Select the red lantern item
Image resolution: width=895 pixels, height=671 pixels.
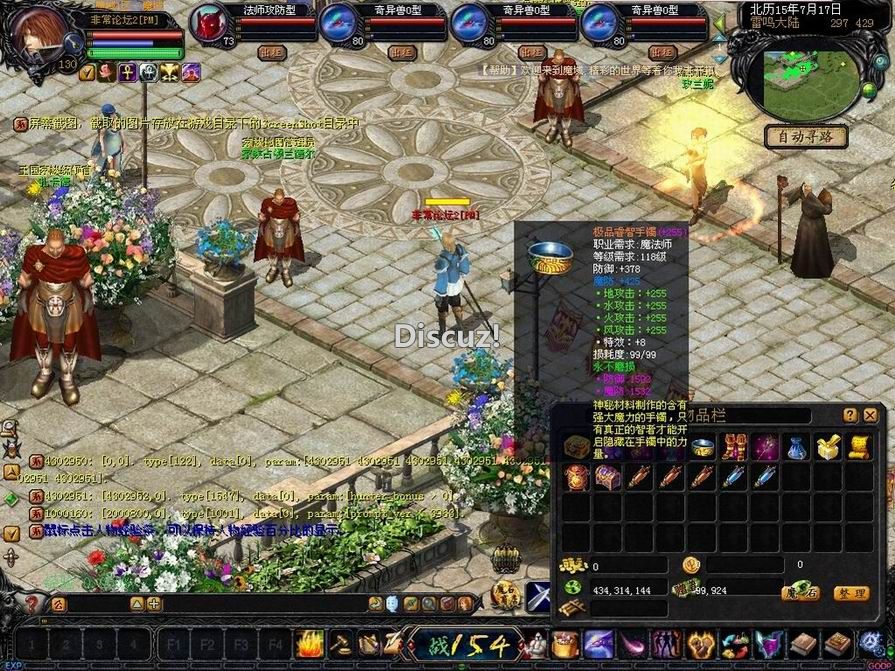(x=576, y=477)
